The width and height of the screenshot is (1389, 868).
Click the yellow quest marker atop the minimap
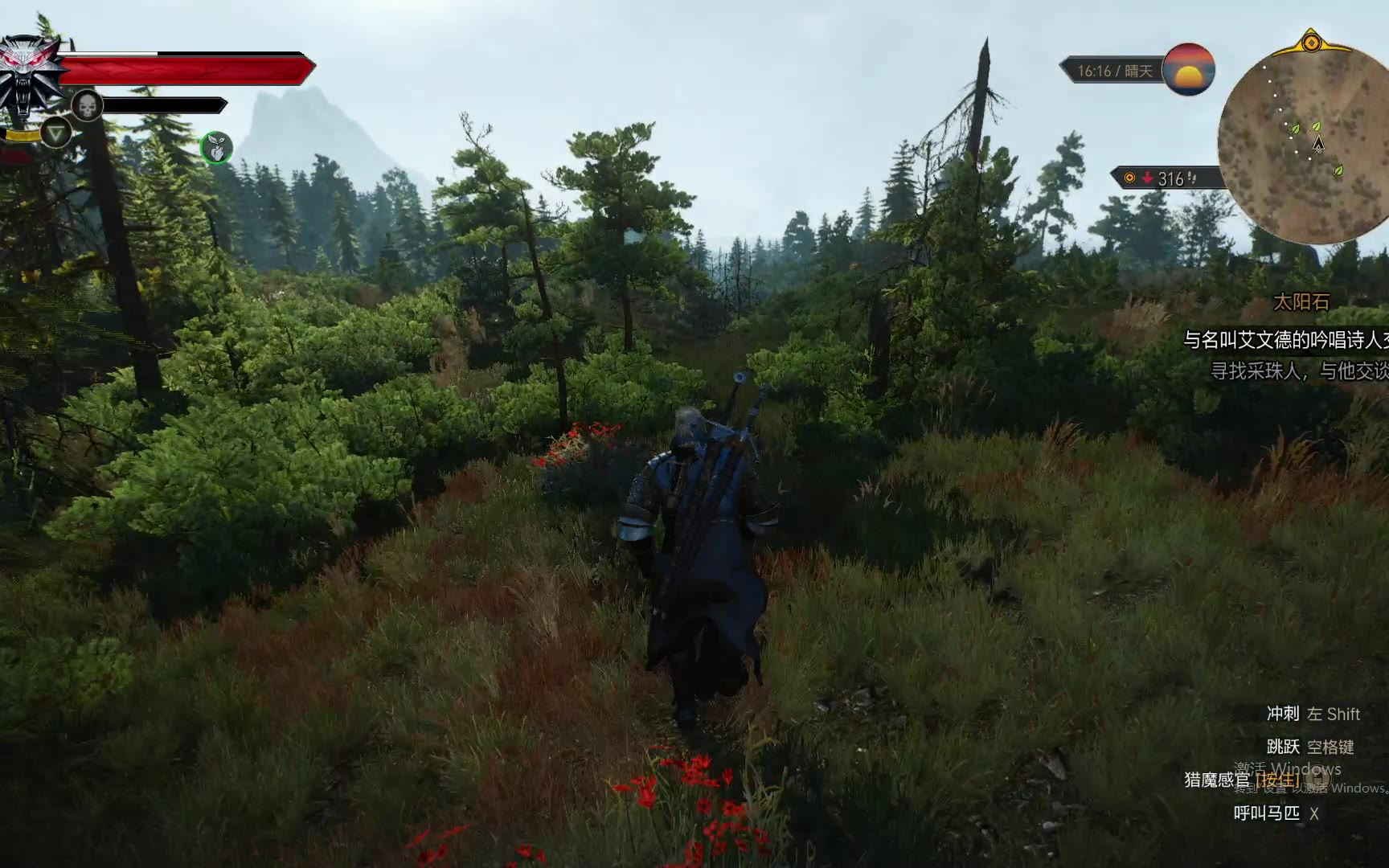tap(1311, 42)
